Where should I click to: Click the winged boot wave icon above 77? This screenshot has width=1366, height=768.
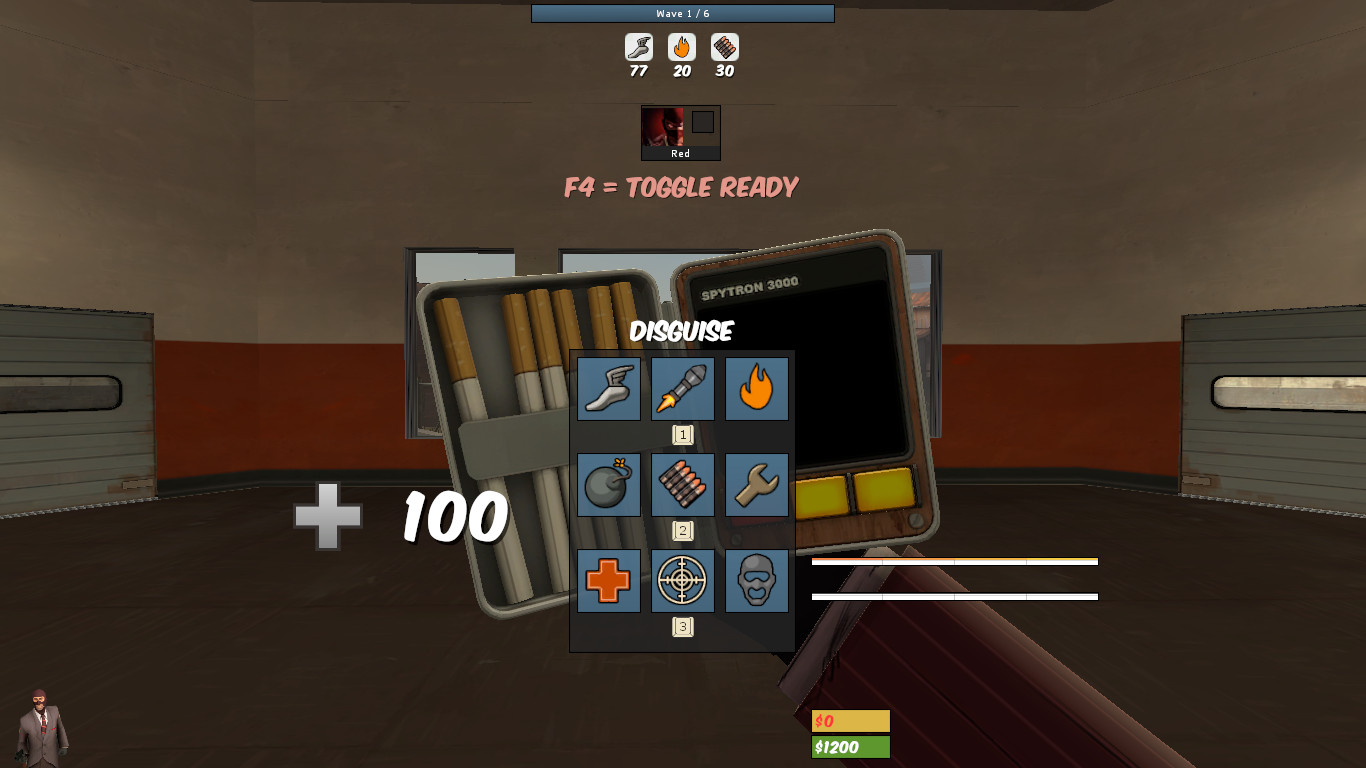point(640,46)
